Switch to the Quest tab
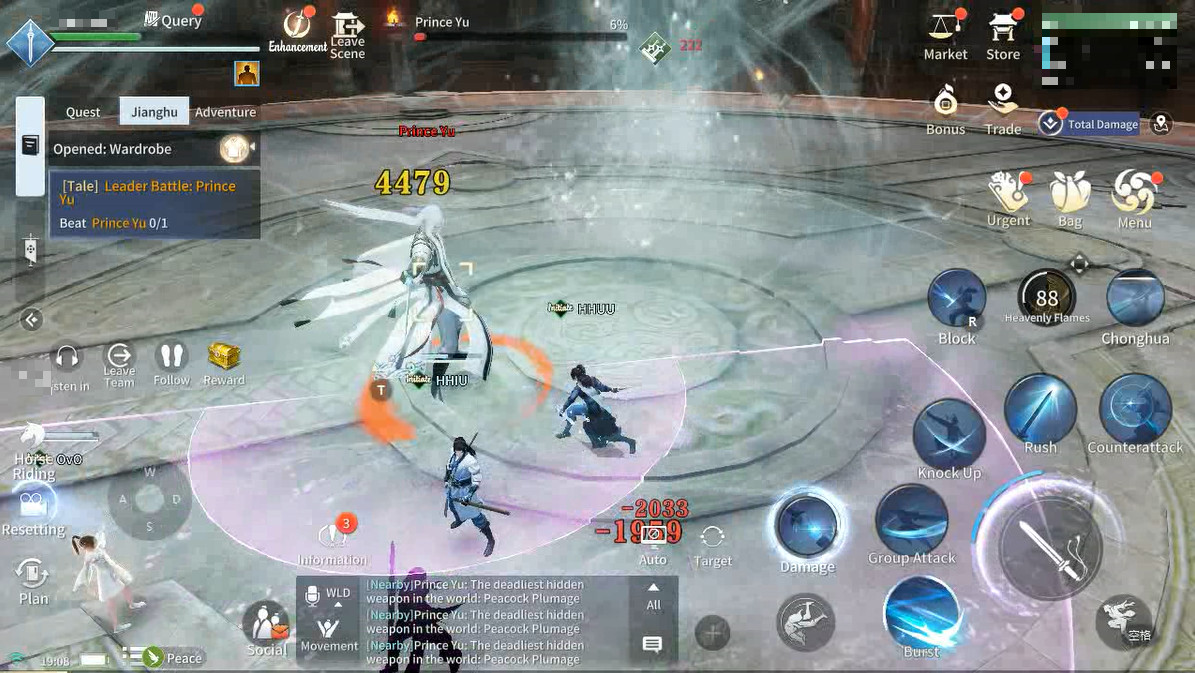Screen dimensions: 1195x673 [83, 112]
